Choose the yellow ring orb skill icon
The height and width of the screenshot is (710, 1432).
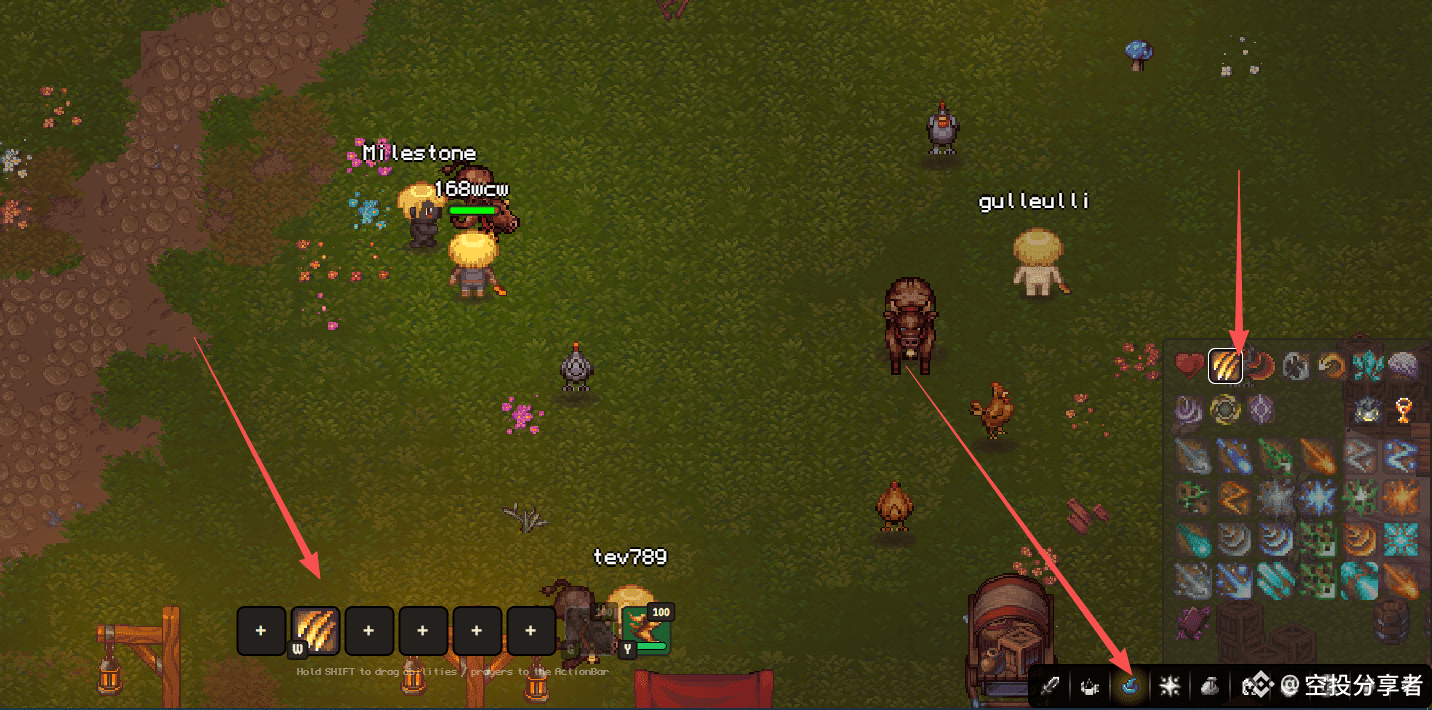click(1224, 410)
